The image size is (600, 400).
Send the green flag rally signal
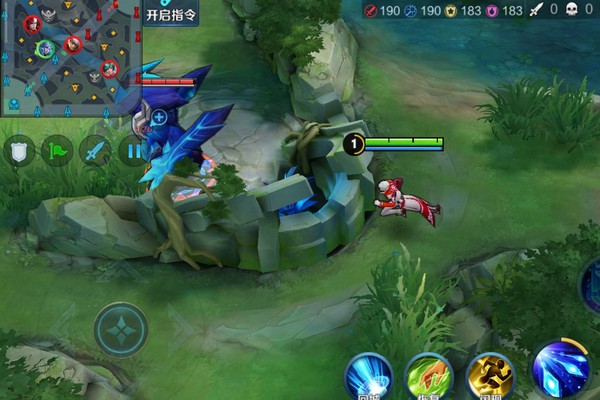coord(57,151)
